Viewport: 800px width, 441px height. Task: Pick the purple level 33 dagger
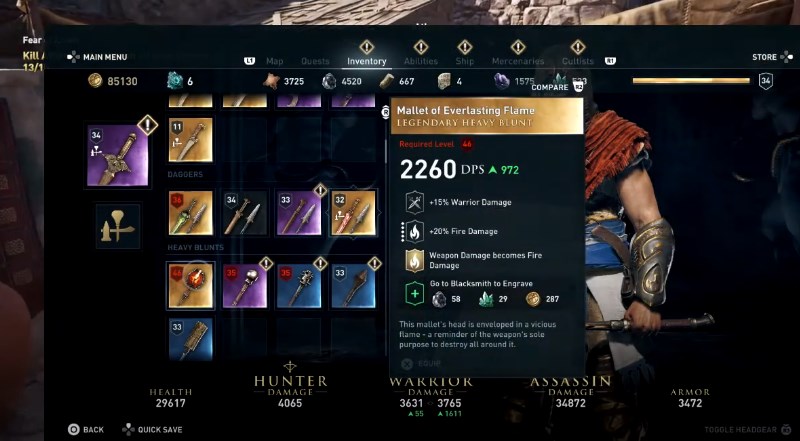298,213
